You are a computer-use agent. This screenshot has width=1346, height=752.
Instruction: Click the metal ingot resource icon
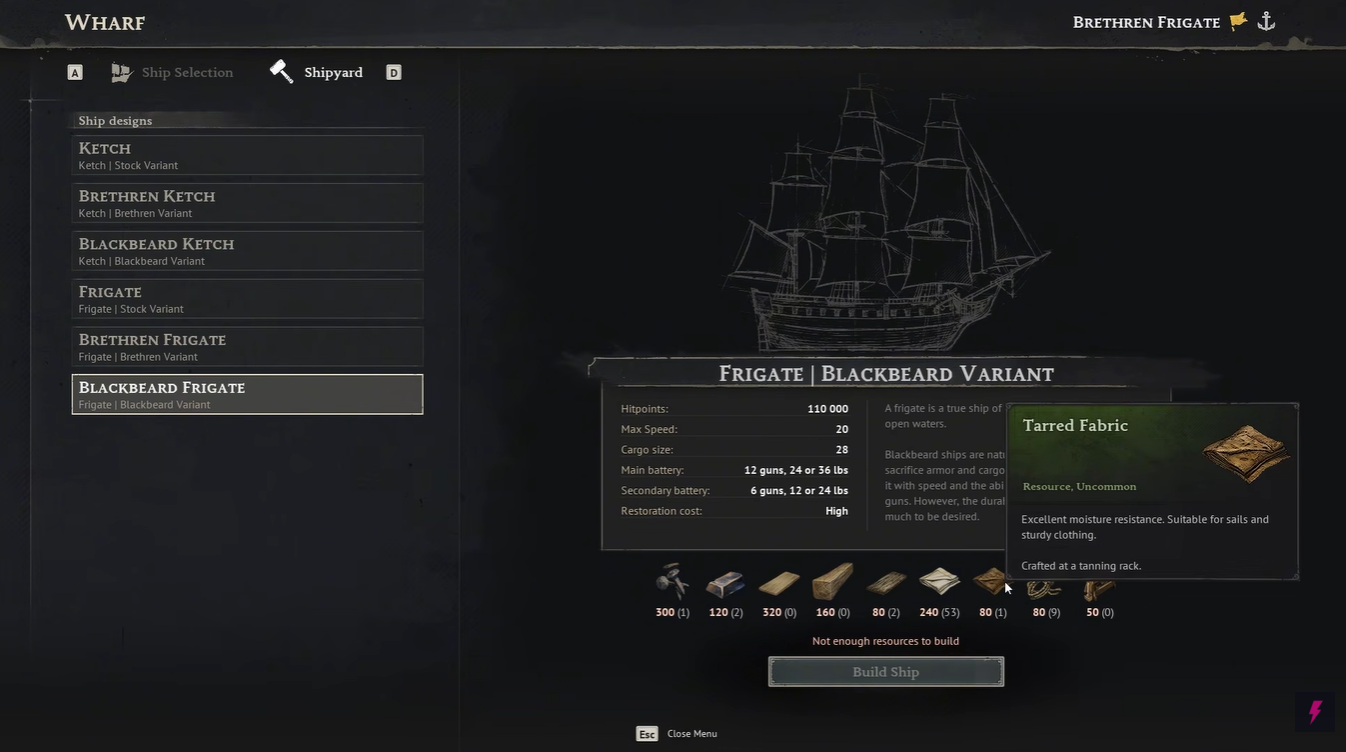point(724,582)
